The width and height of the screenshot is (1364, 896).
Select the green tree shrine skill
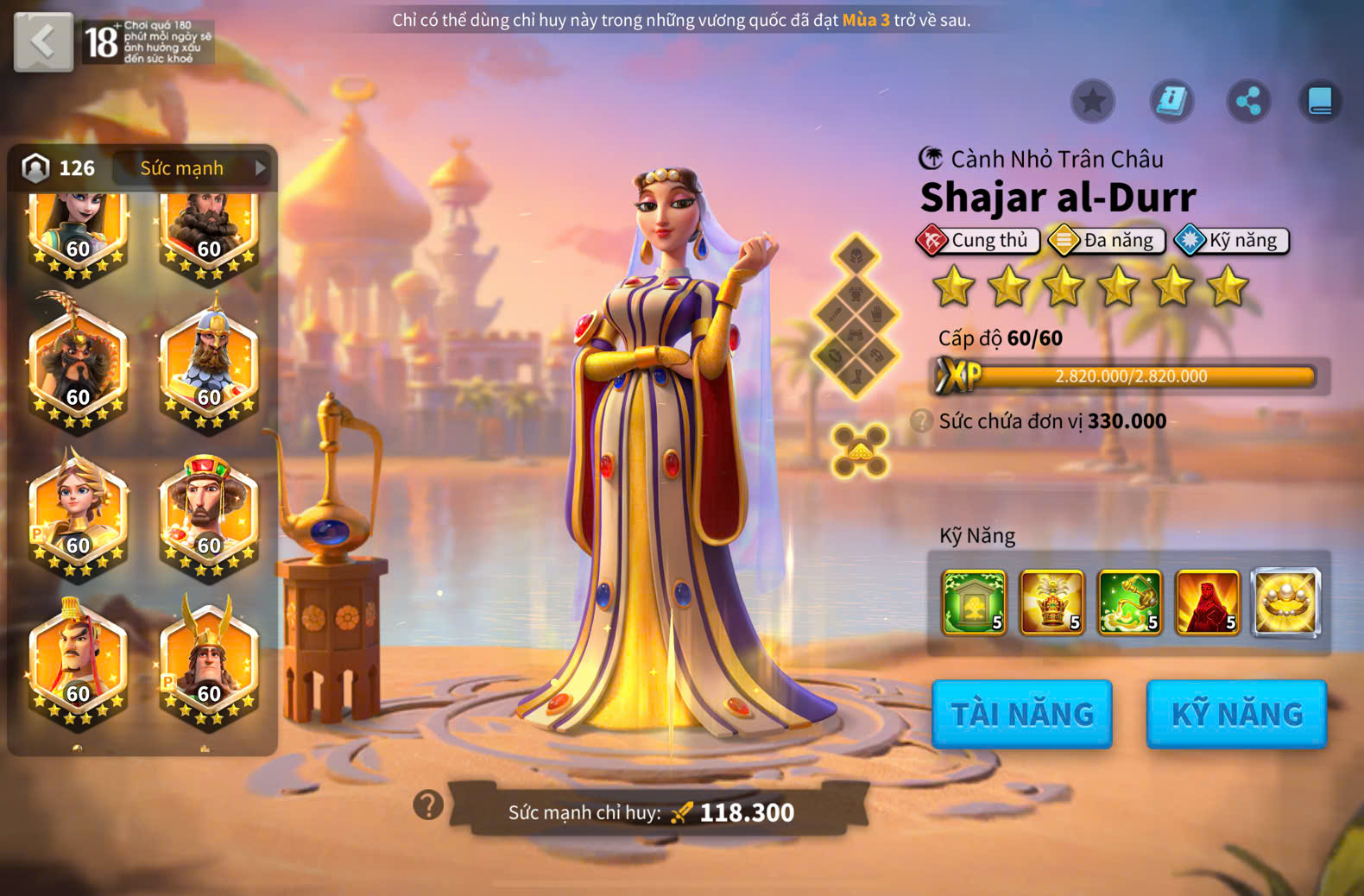click(974, 603)
